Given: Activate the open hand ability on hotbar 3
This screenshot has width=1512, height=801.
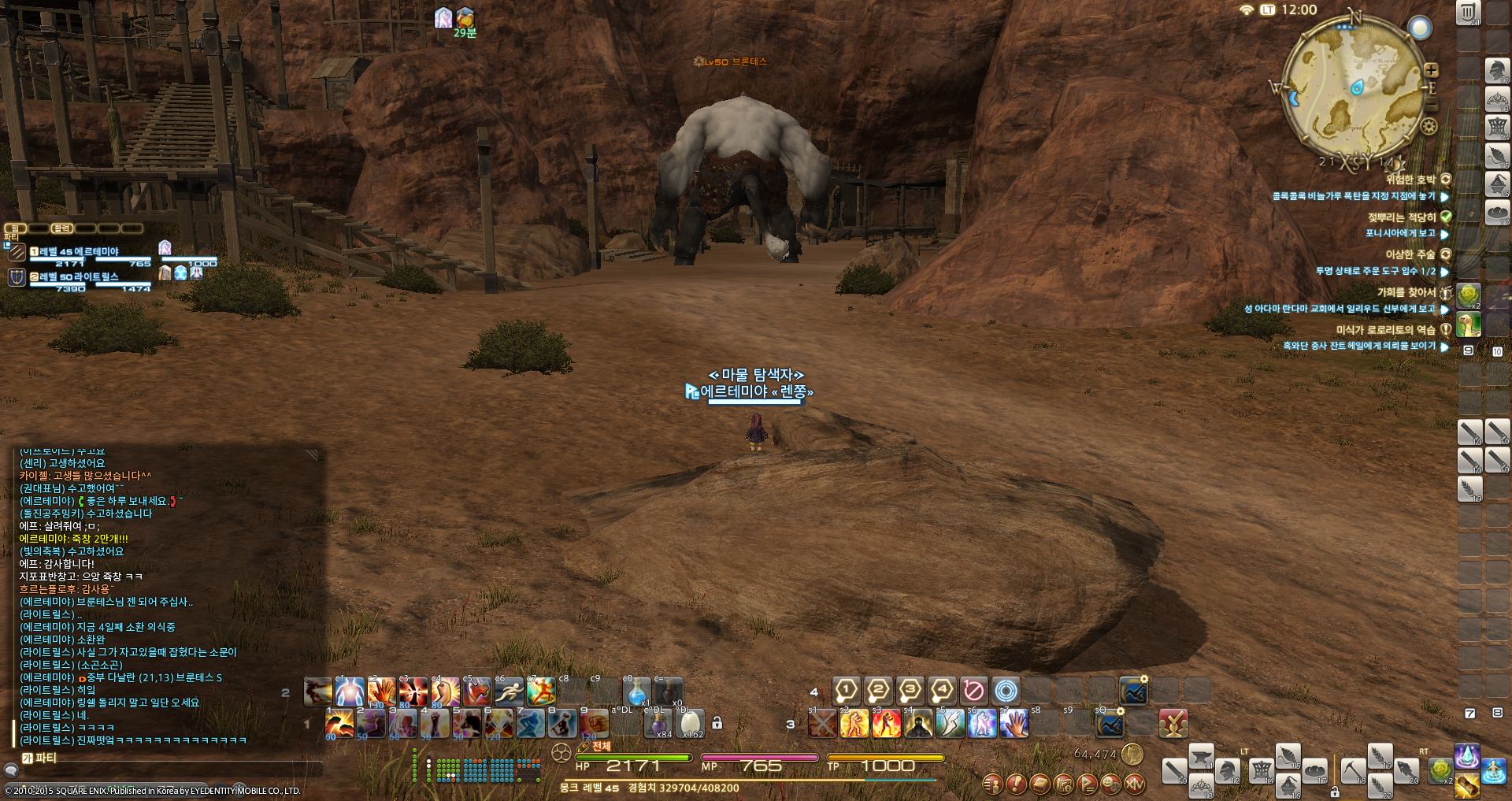Looking at the screenshot, I should coord(1014,723).
